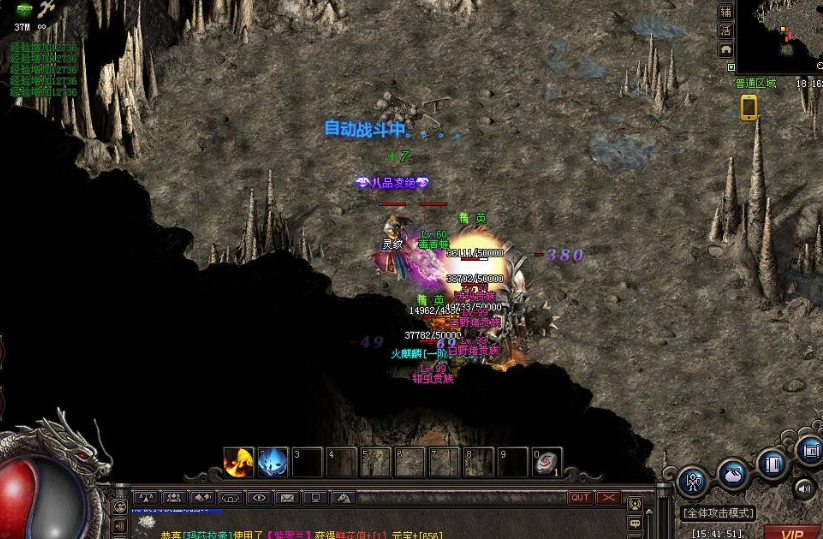Activate the fire skill in the first hotbar slot

click(x=238, y=462)
